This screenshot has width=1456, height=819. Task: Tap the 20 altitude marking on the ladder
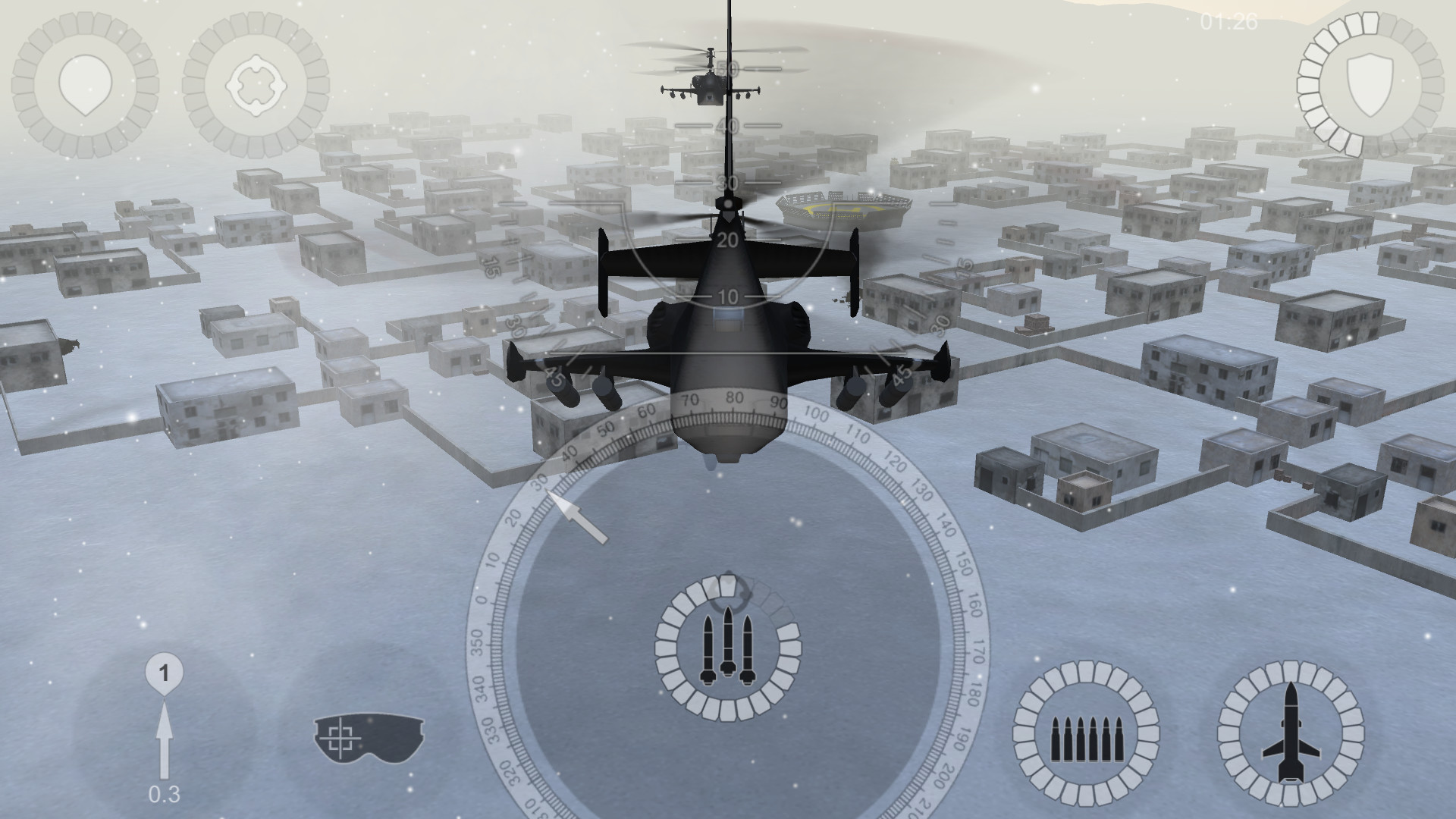tap(730, 241)
